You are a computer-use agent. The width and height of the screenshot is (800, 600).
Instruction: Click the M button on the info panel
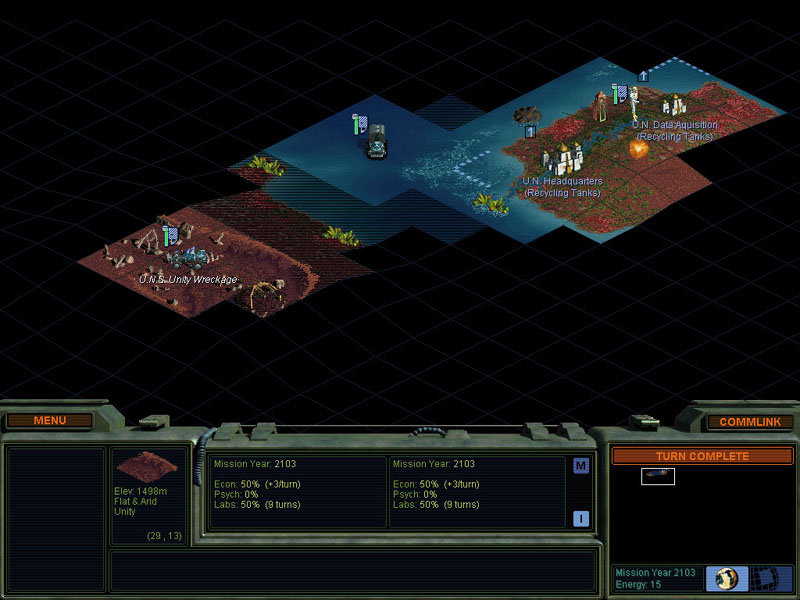point(581,466)
